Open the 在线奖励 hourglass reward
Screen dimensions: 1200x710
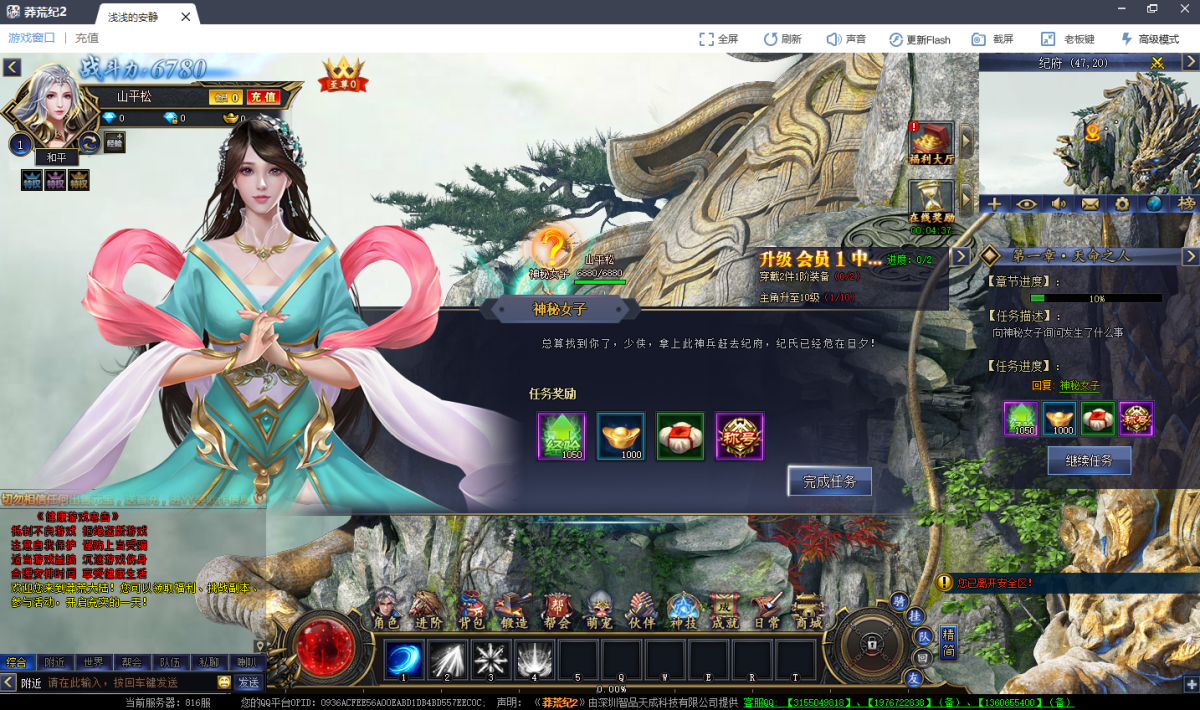931,202
